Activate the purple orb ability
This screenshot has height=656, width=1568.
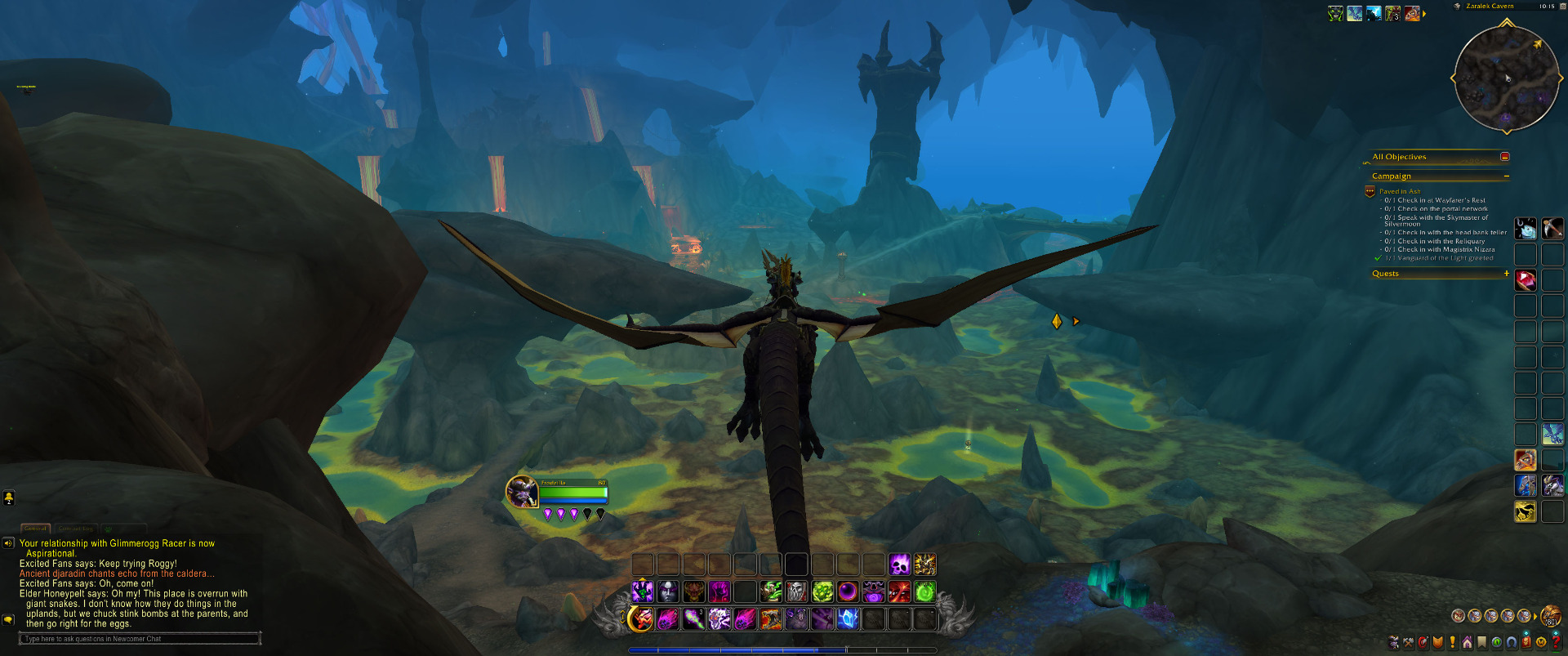coord(848,591)
